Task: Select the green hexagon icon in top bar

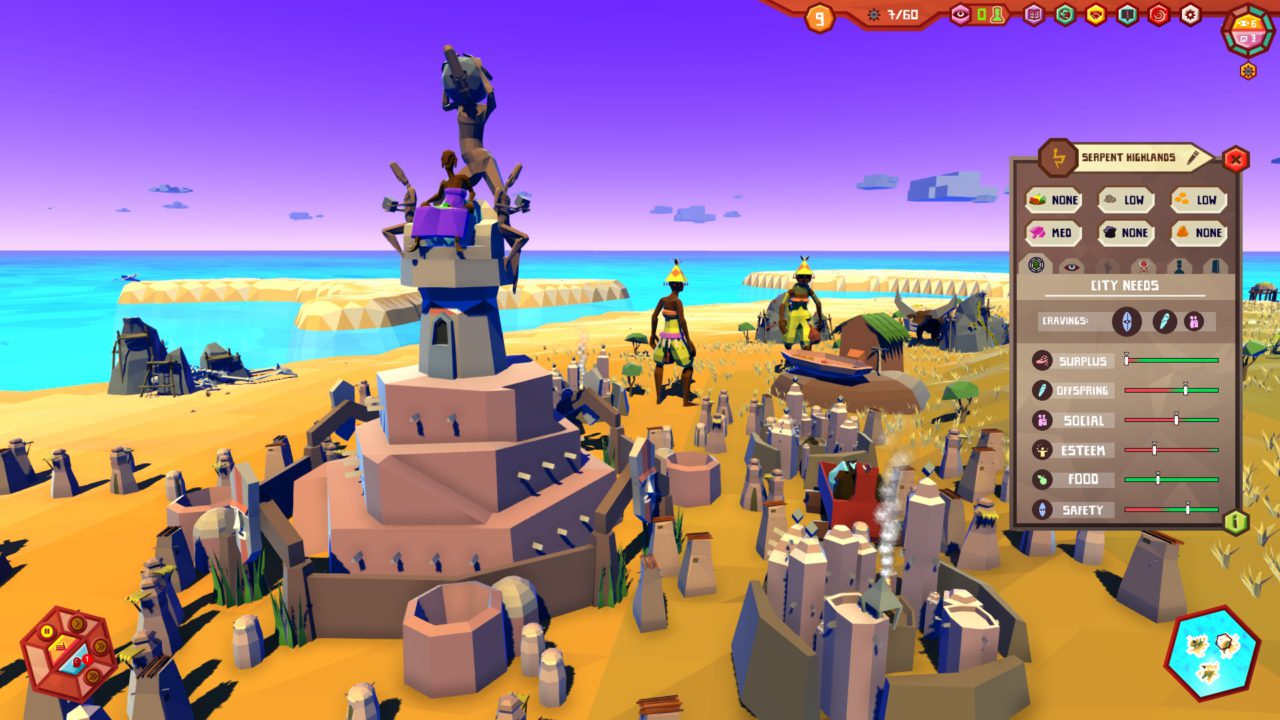Action: (1065, 15)
